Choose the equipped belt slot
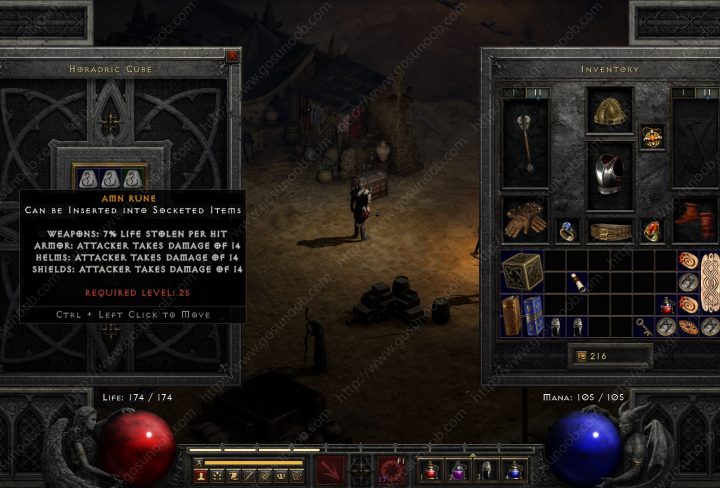Image resolution: width=720 pixels, height=488 pixels. click(609, 232)
